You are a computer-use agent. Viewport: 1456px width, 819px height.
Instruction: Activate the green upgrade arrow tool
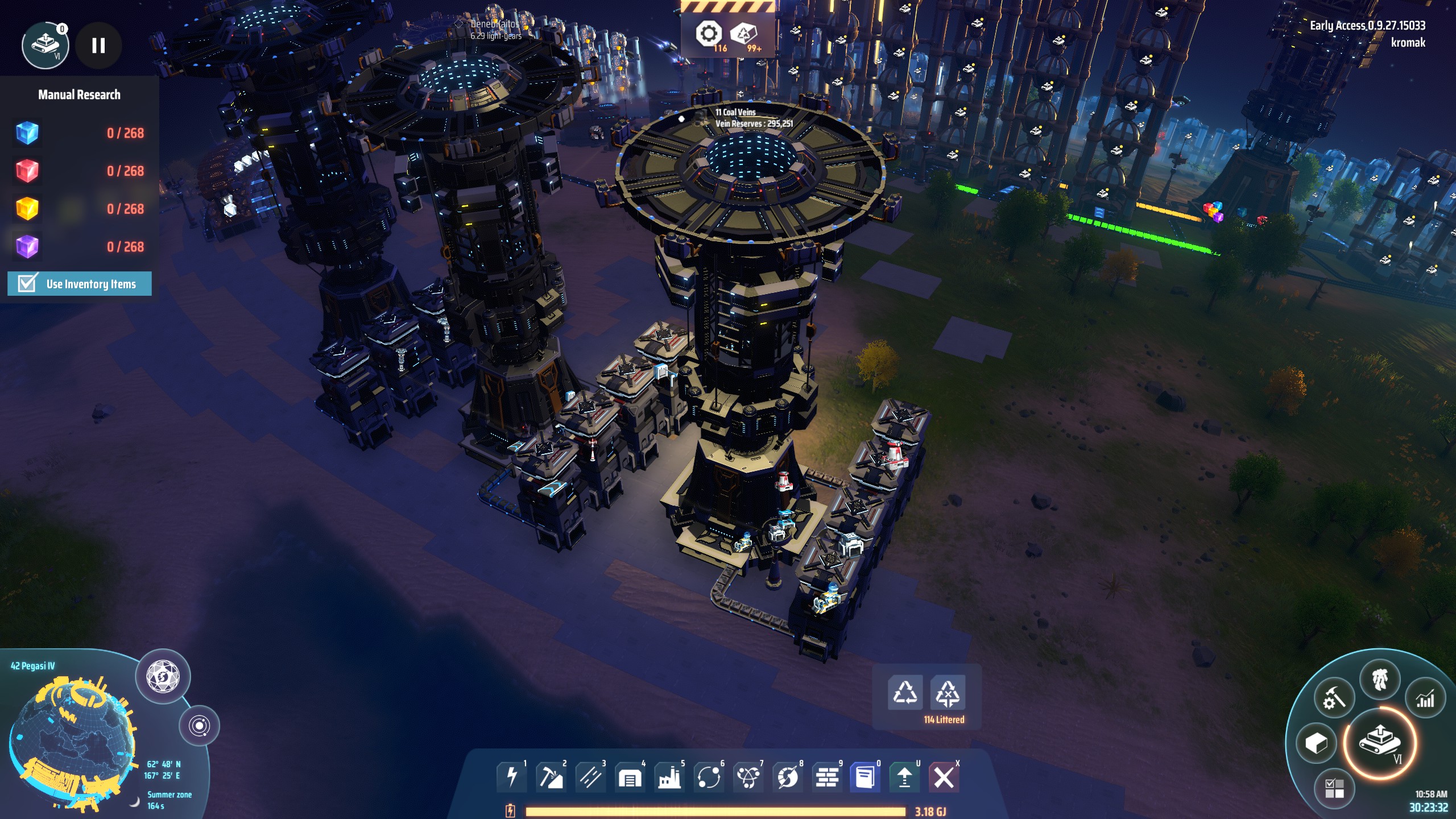click(904, 776)
